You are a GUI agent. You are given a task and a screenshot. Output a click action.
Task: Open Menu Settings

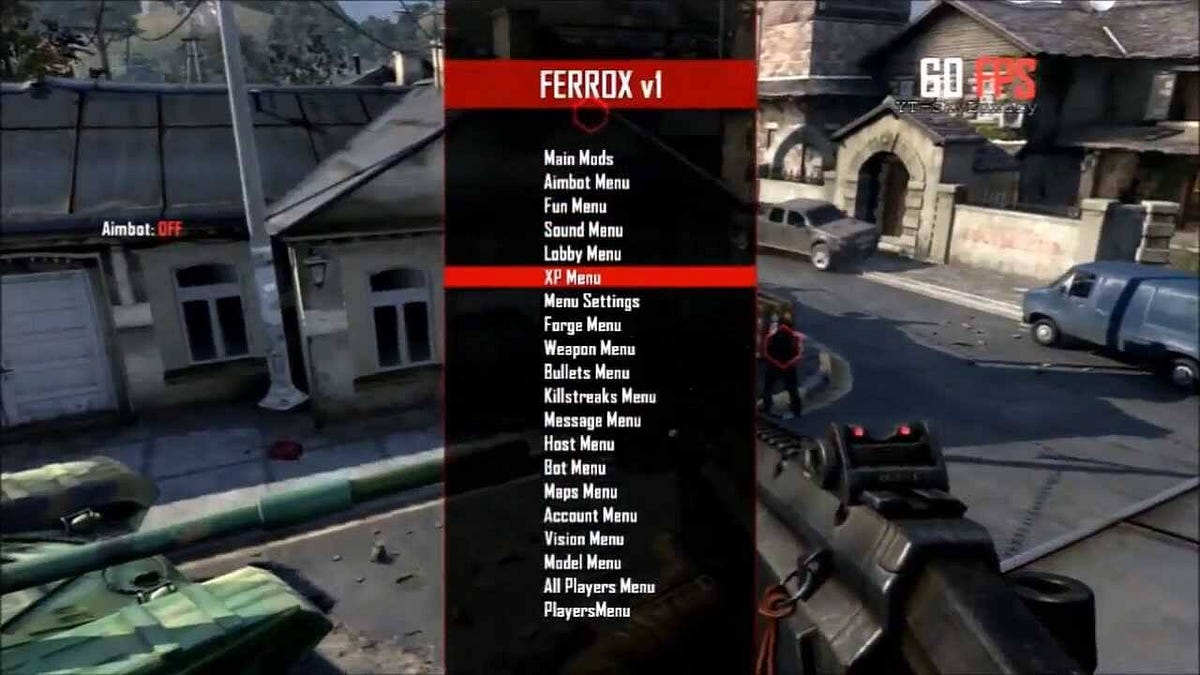(591, 301)
